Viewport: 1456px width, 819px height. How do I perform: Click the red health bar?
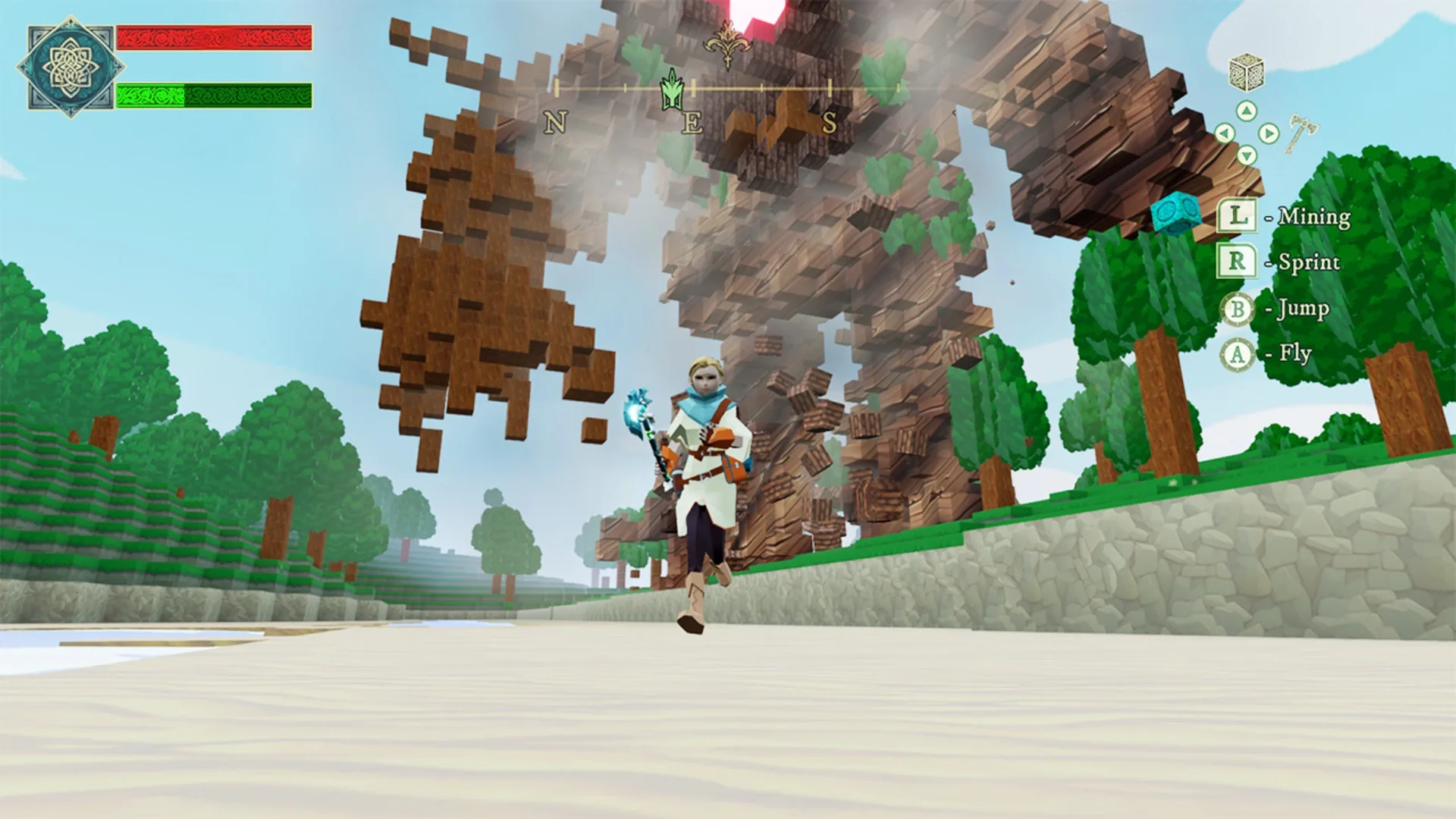pyautogui.click(x=215, y=38)
